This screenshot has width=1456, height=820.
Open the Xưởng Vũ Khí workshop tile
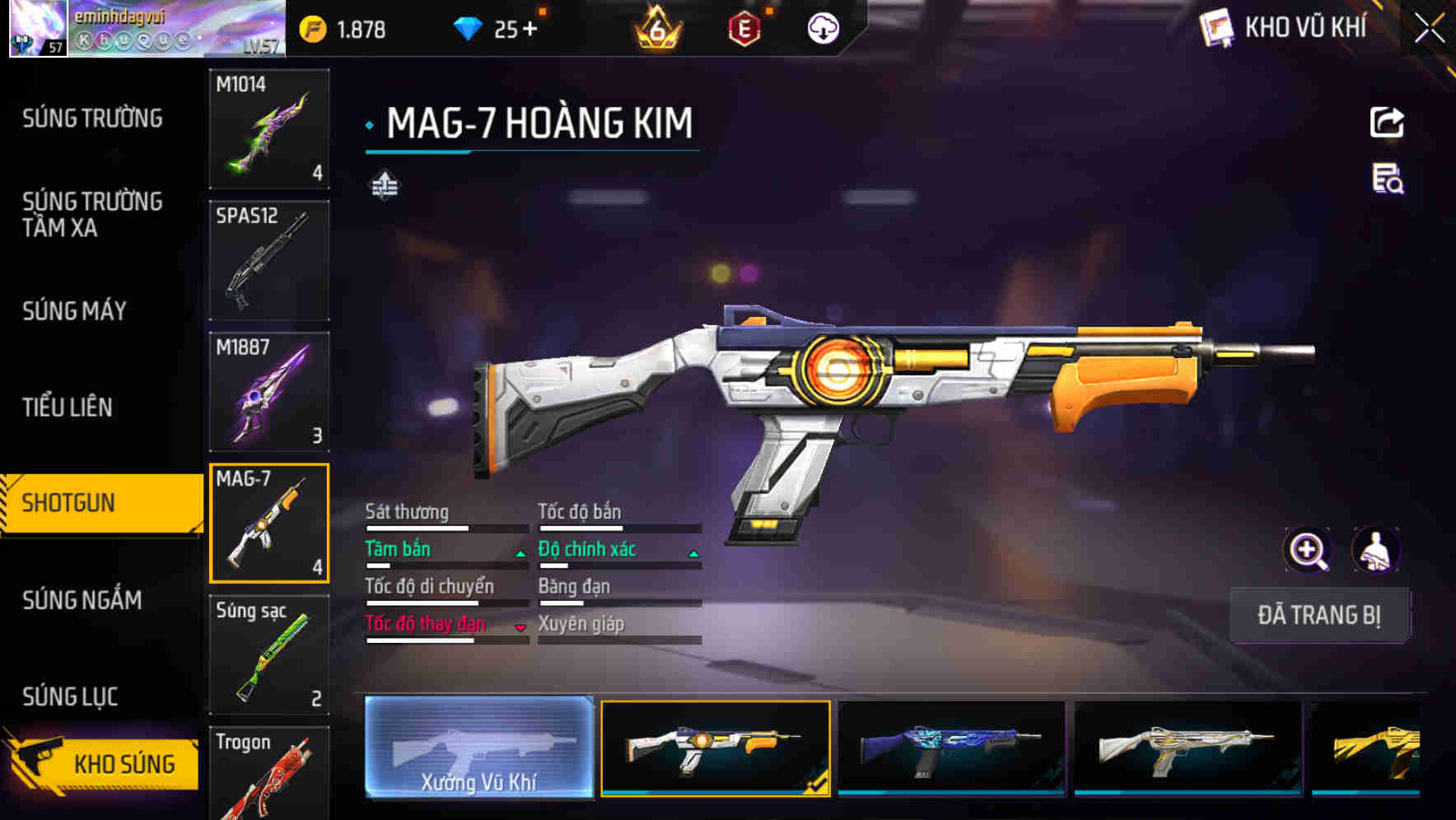[x=478, y=747]
